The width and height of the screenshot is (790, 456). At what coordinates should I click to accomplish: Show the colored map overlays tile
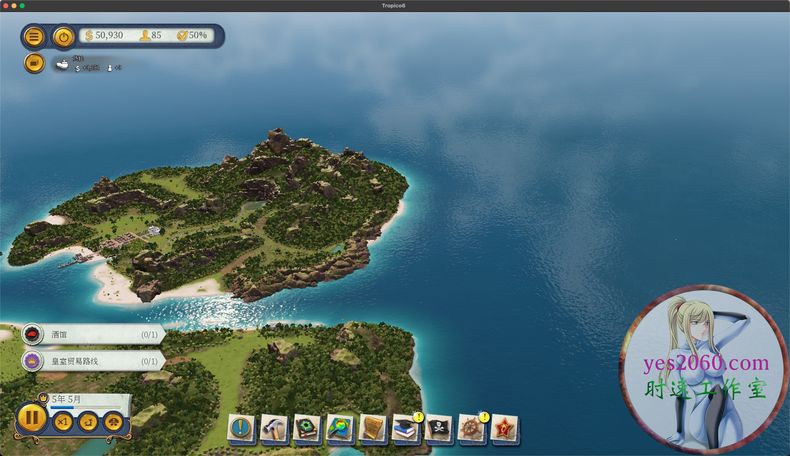point(340,428)
